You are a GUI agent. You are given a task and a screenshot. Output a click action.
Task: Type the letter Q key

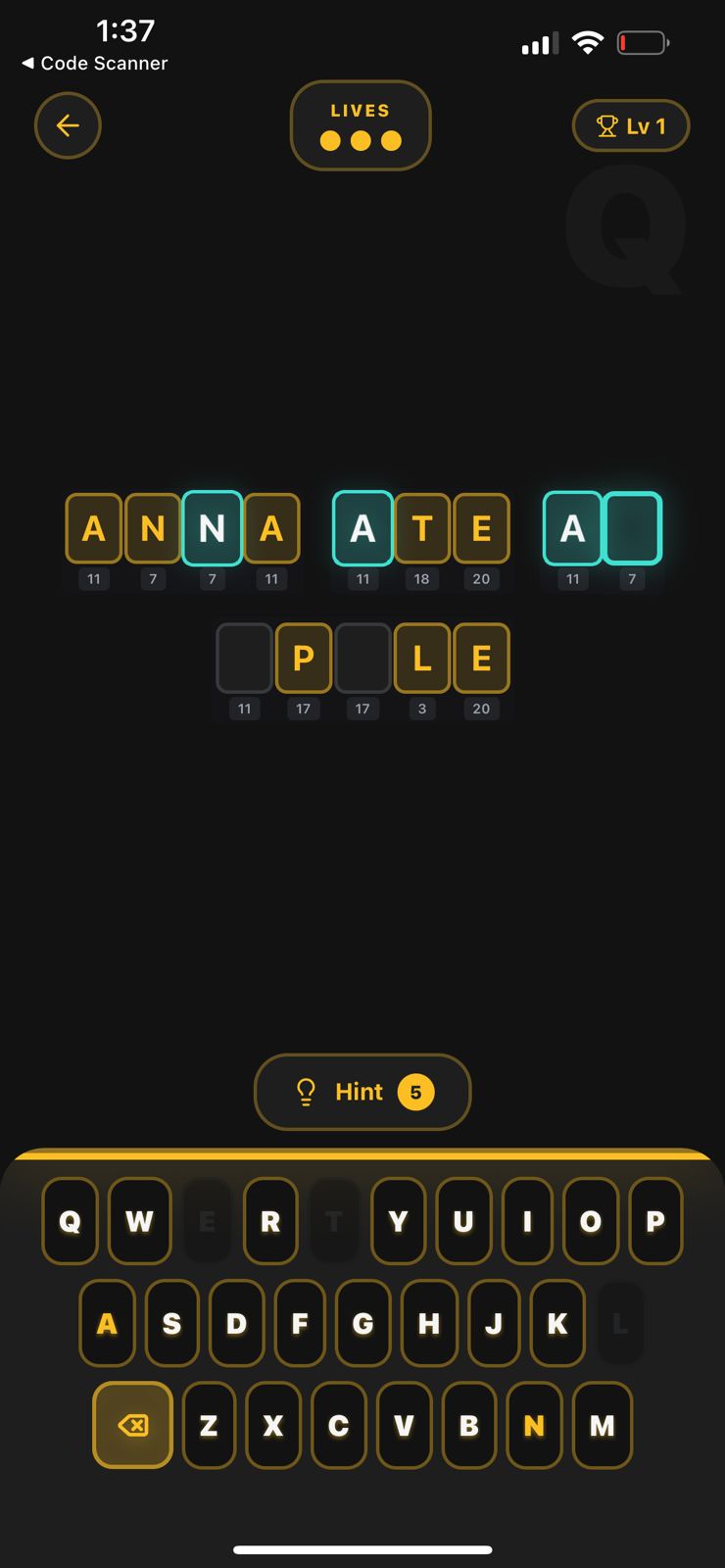(x=70, y=1221)
